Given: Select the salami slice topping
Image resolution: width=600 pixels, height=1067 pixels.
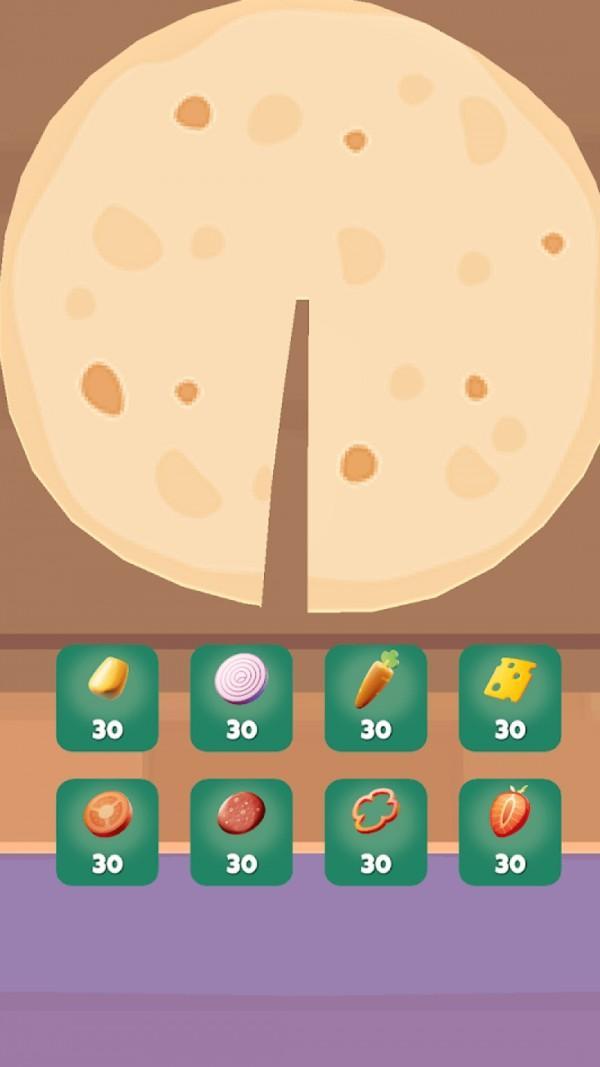Looking at the screenshot, I should (x=241, y=831).
